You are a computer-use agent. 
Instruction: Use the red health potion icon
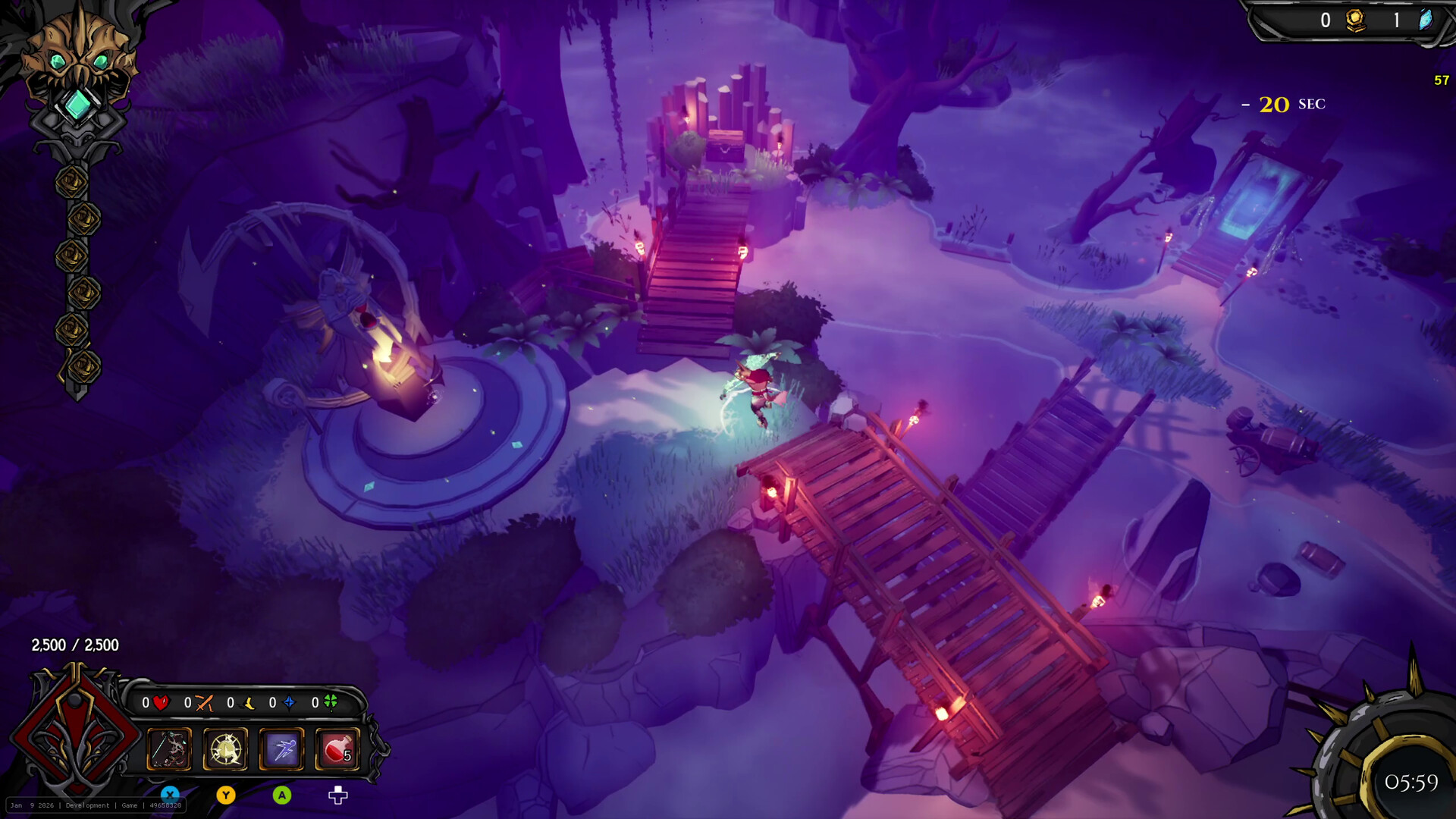[x=337, y=749]
